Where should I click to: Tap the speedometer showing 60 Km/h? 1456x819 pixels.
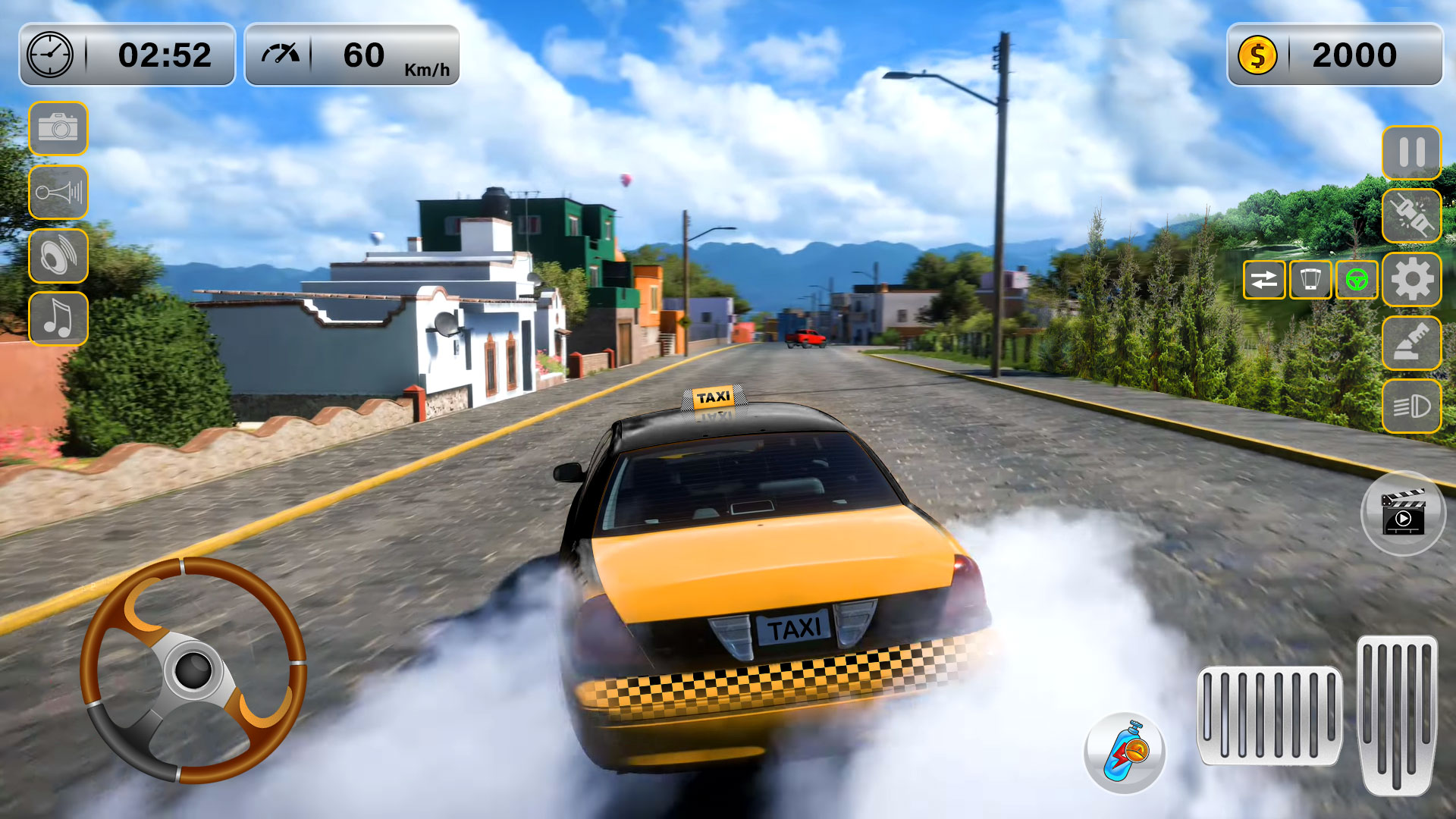pos(353,53)
